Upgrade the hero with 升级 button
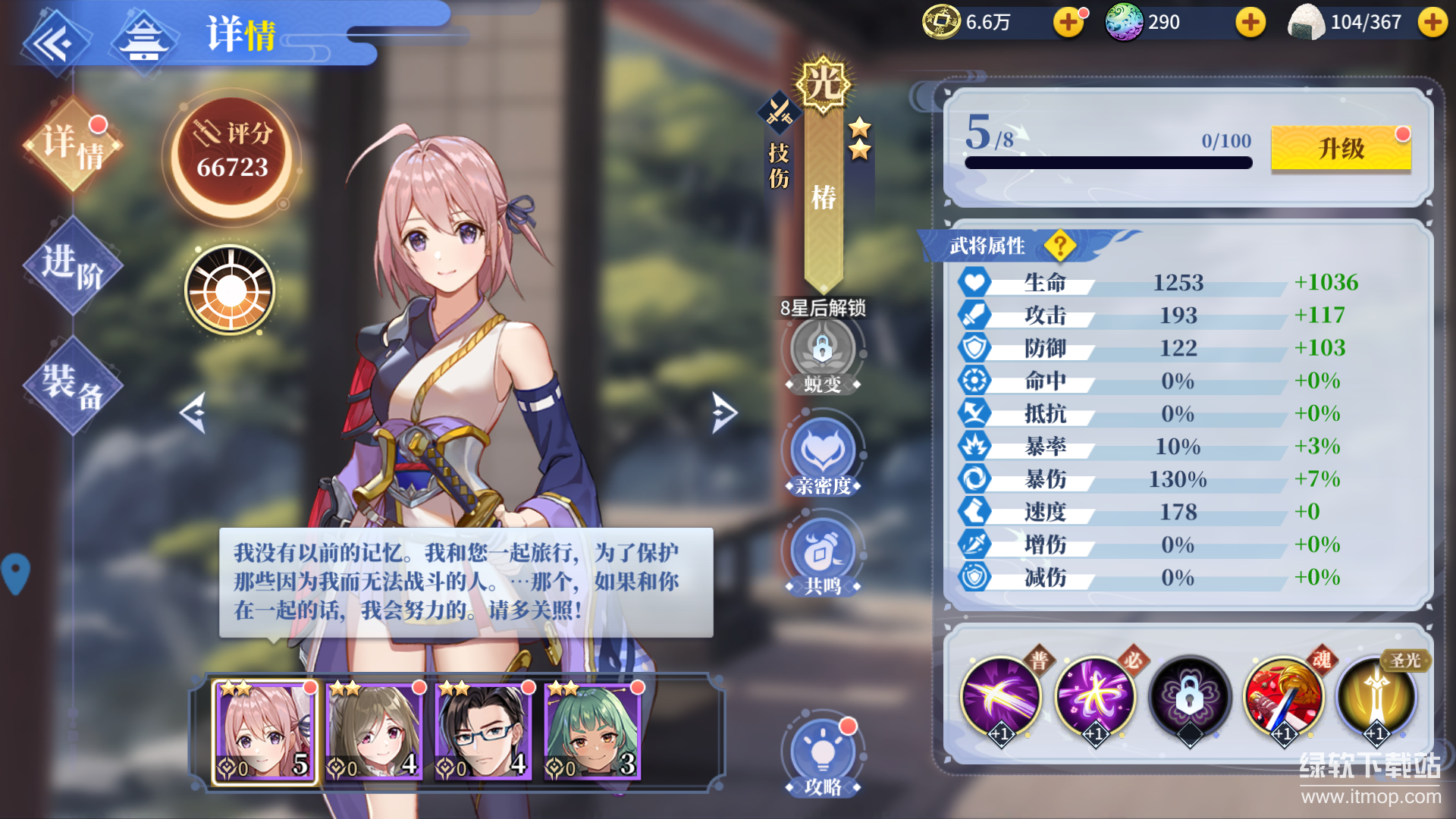This screenshot has height=819, width=1456. click(x=1341, y=148)
